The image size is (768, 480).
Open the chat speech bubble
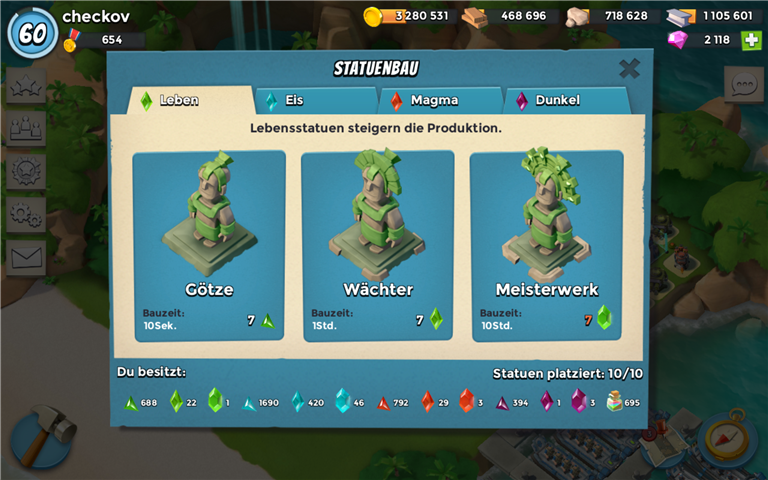pos(743,85)
